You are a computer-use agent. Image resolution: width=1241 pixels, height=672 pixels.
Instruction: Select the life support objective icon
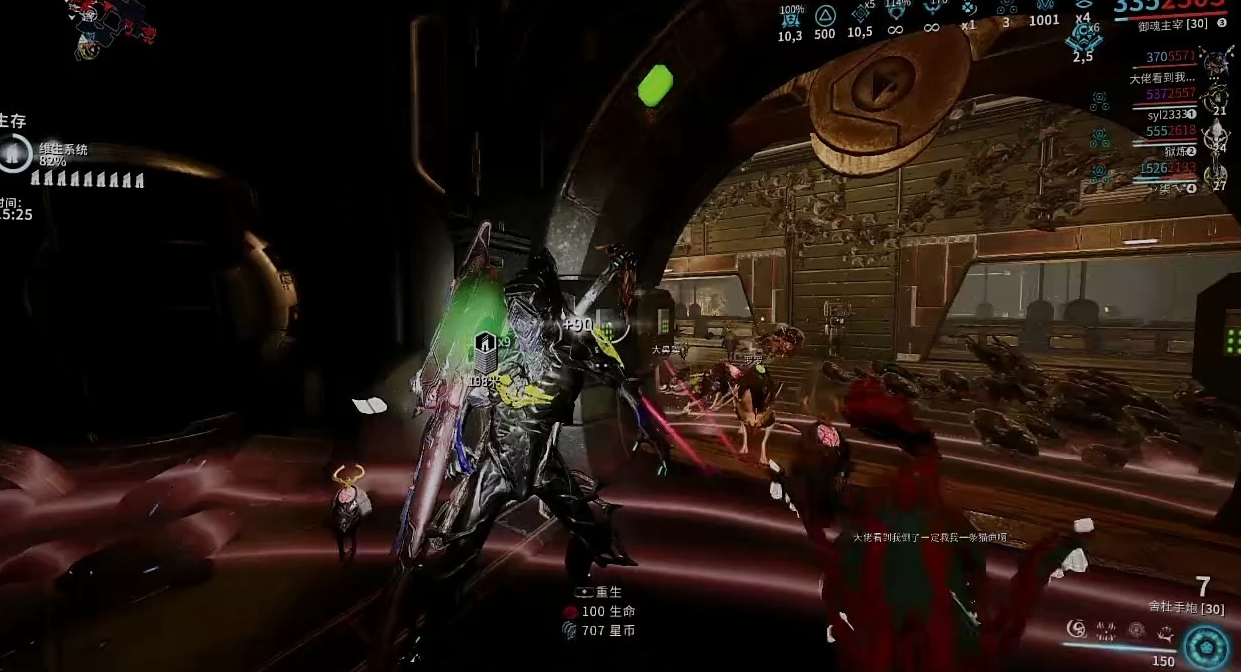15,154
